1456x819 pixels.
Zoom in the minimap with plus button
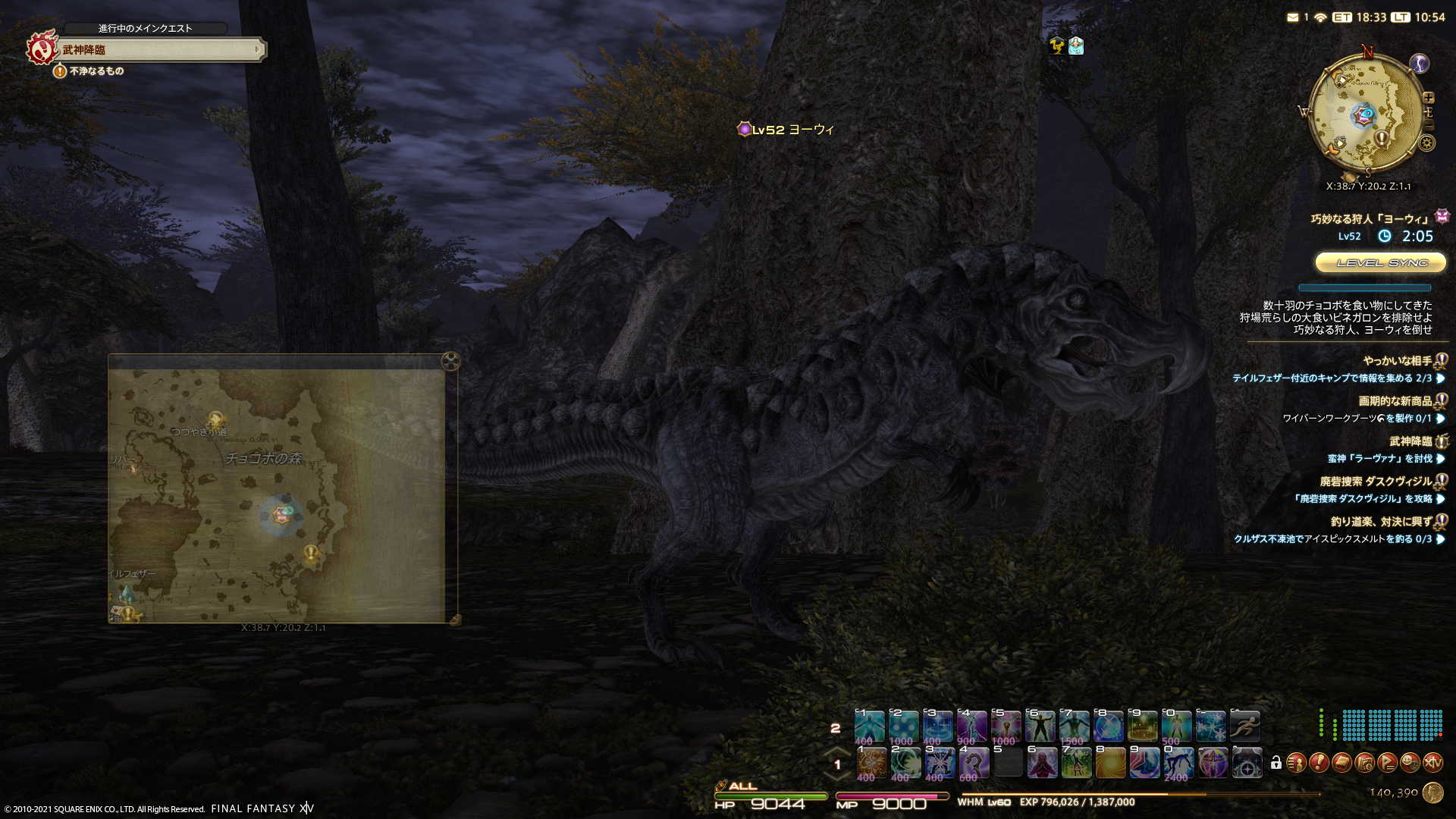click(x=1429, y=98)
